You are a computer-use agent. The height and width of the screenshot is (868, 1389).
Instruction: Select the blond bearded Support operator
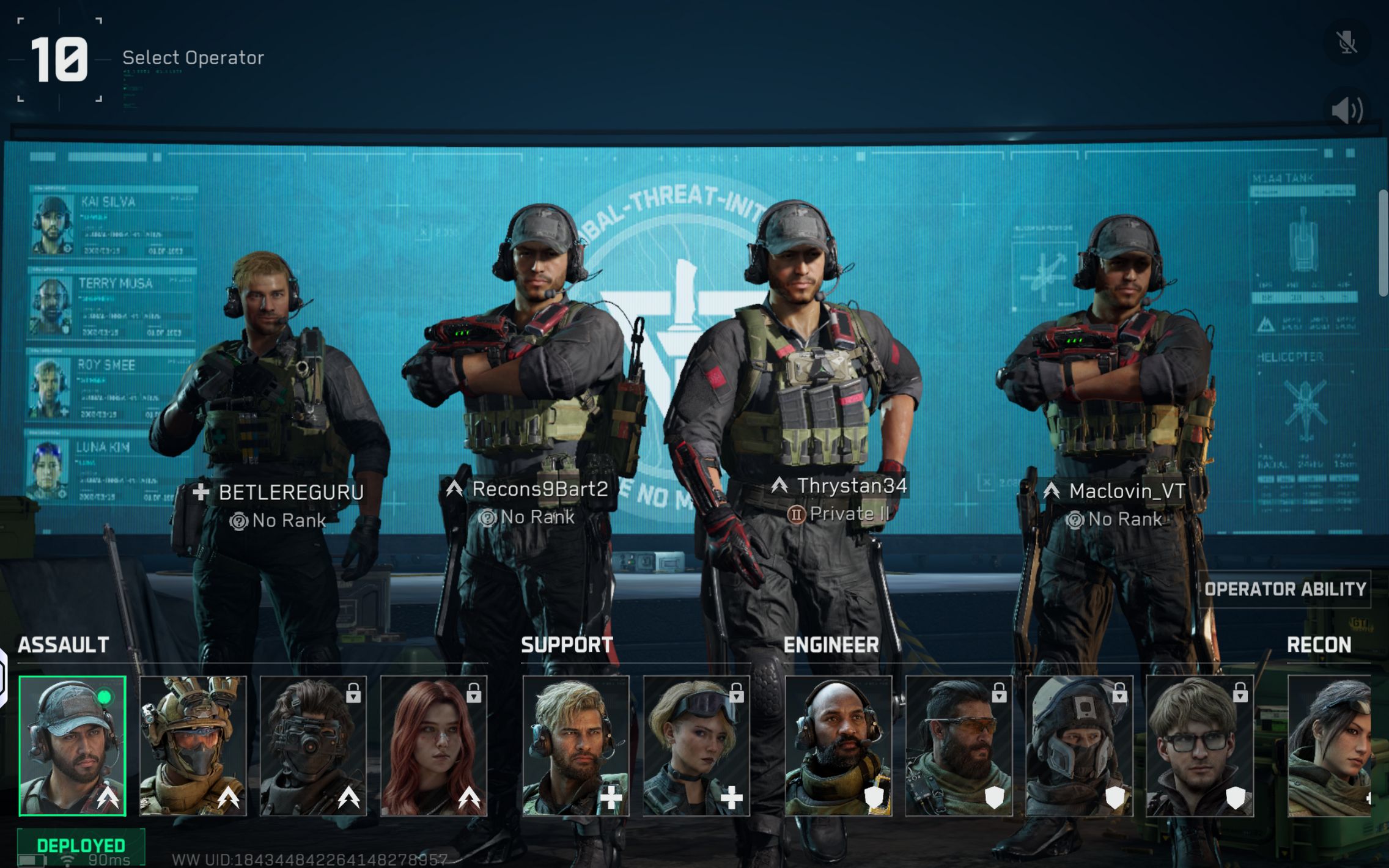tap(575, 746)
